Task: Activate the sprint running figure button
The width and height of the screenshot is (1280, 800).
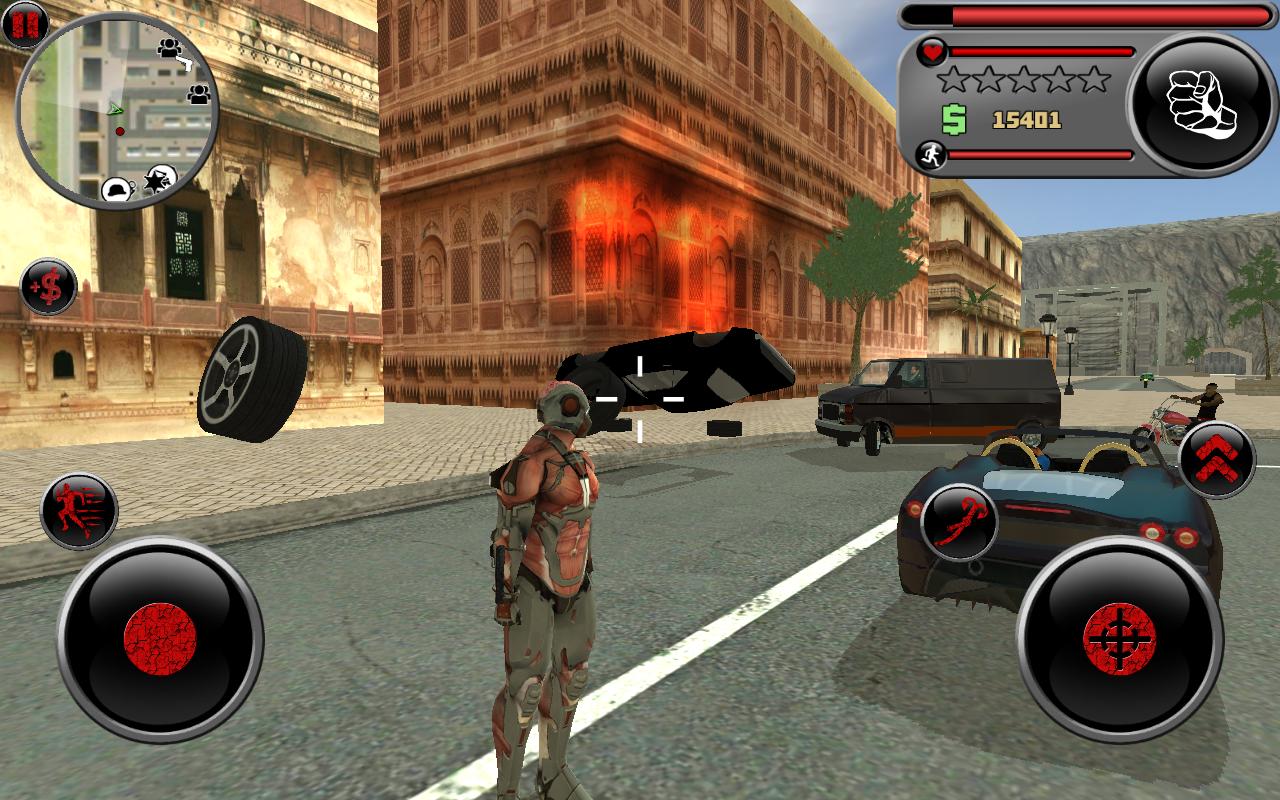Action: [79, 511]
